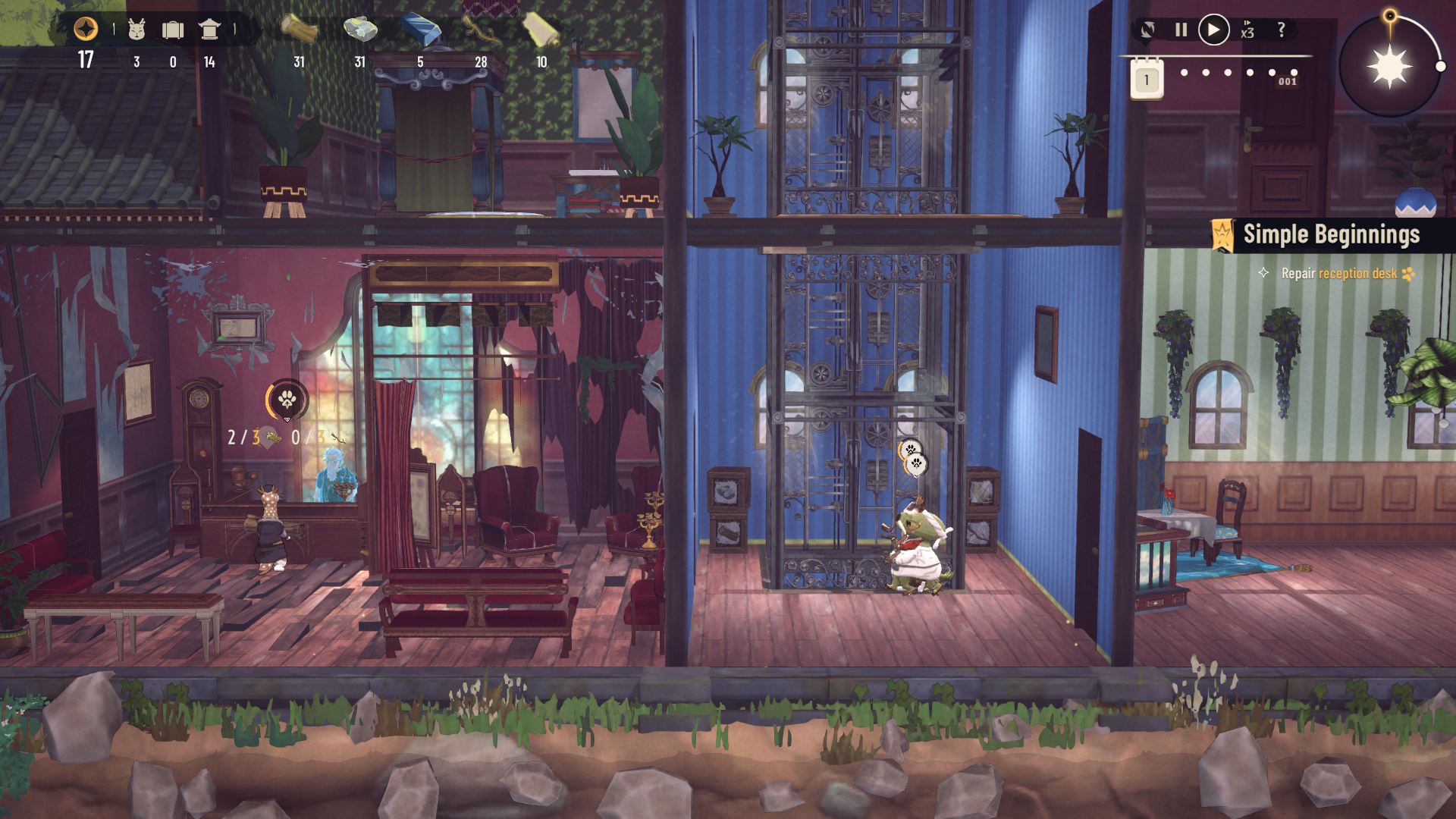This screenshot has height=819, width=1456.
Task: Click the paw task bubble above the desk
Action: (287, 400)
